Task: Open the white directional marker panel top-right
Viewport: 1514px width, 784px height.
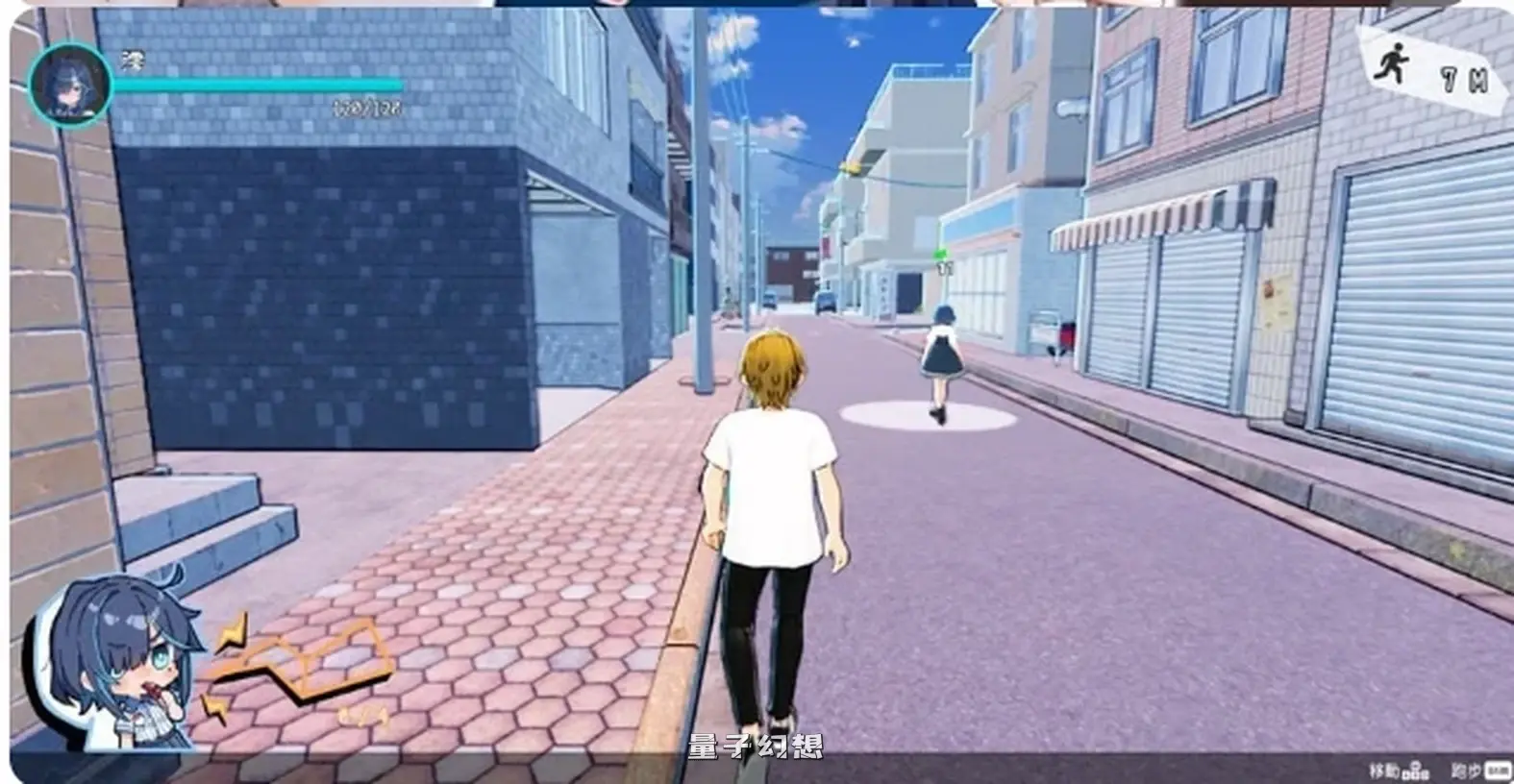Action: pyautogui.click(x=1432, y=69)
